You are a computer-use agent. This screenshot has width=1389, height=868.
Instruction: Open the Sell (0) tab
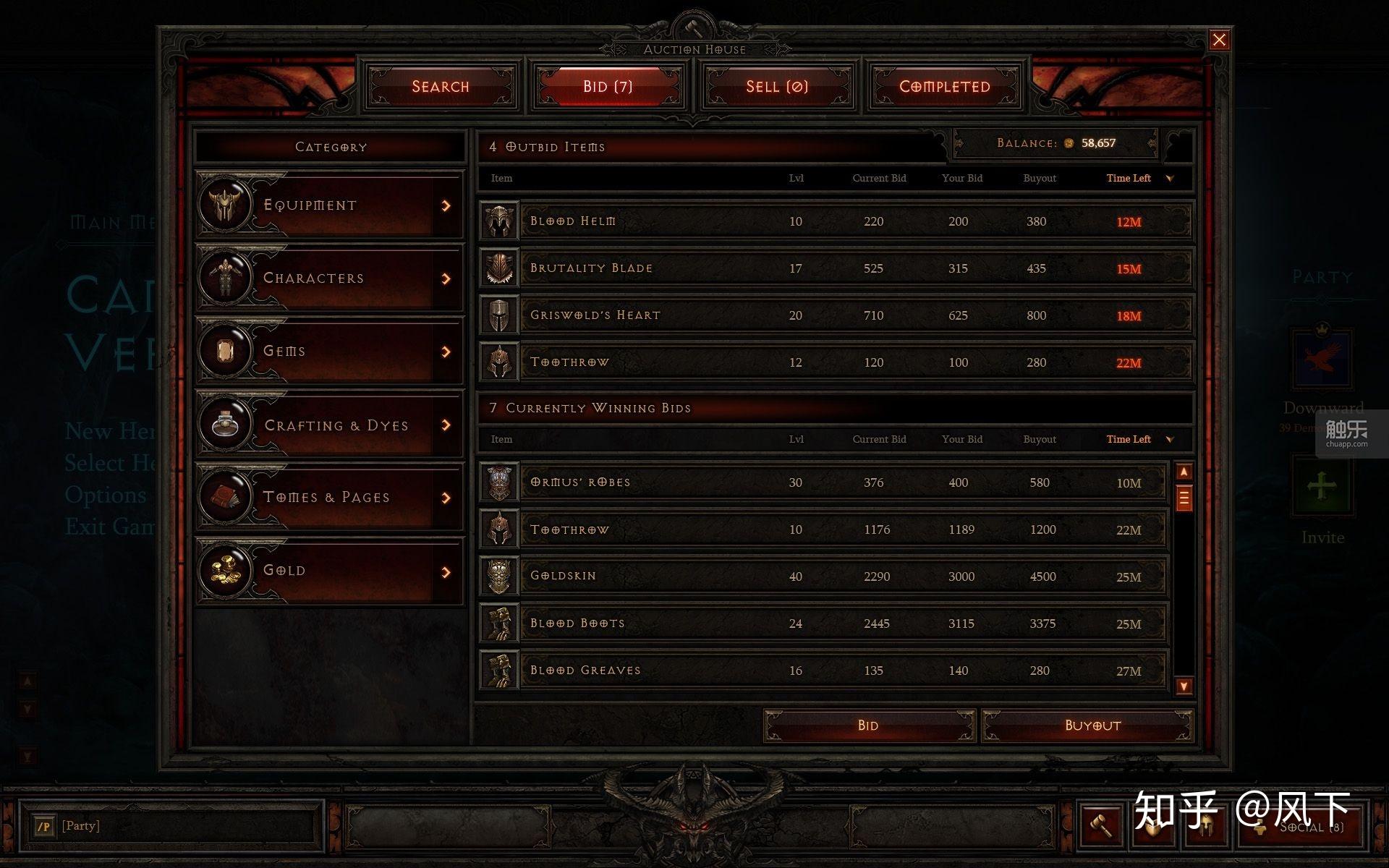tap(776, 87)
